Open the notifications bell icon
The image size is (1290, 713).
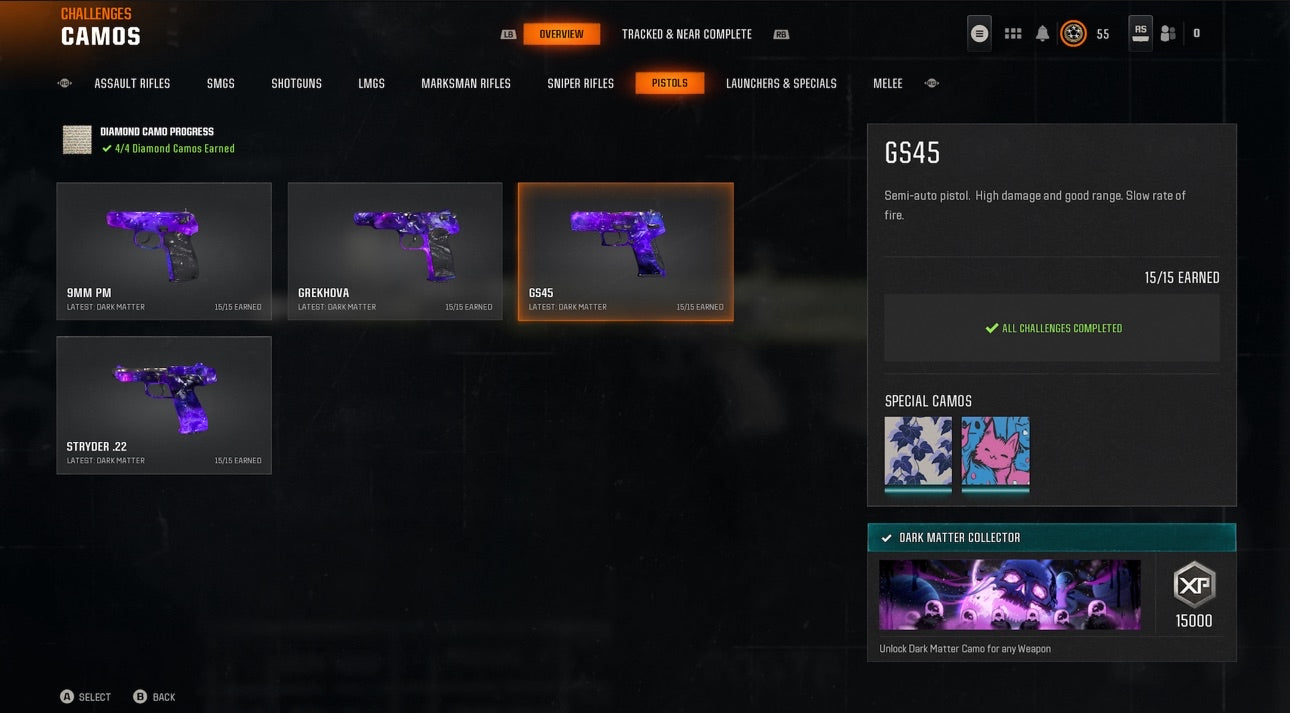tap(1043, 34)
